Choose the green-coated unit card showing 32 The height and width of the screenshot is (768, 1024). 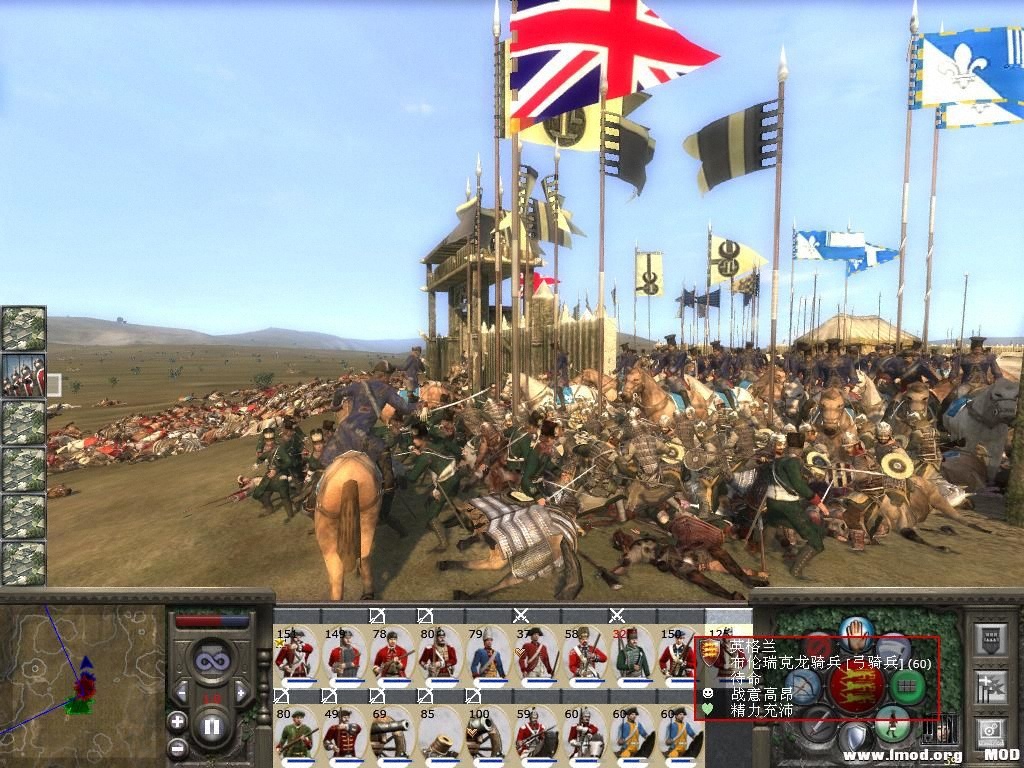[x=631, y=655]
